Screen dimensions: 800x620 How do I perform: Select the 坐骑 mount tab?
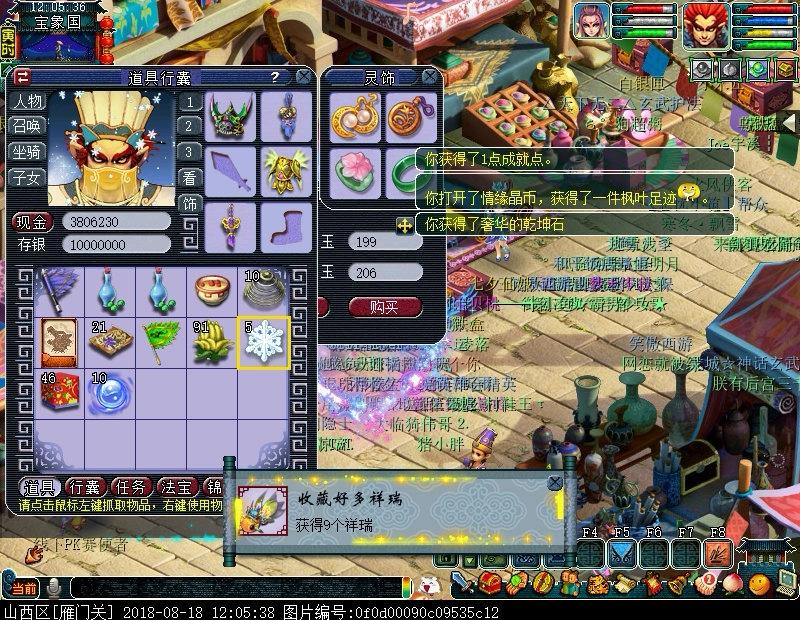(x=27, y=152)
